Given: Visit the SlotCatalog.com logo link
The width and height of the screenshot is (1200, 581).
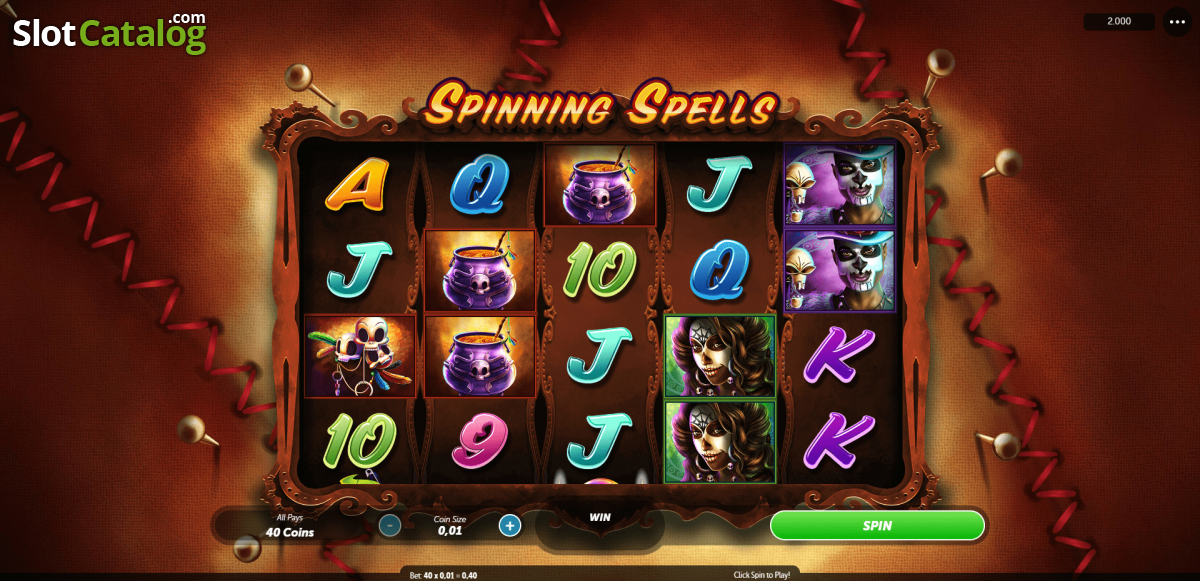Looking at the screenshot, I should click(109, 32).
